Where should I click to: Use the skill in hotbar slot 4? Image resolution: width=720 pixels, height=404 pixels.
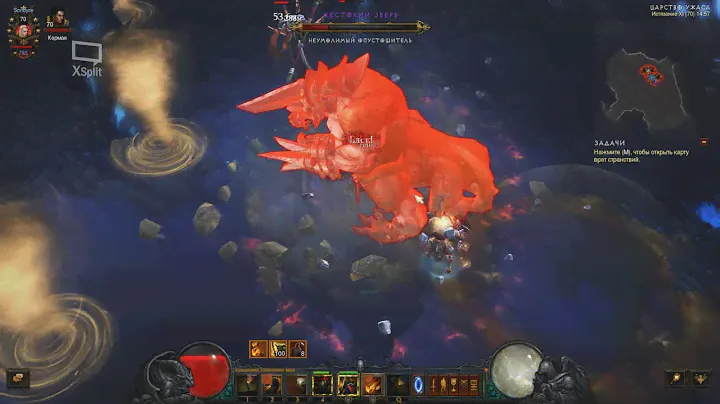(322, 384)
